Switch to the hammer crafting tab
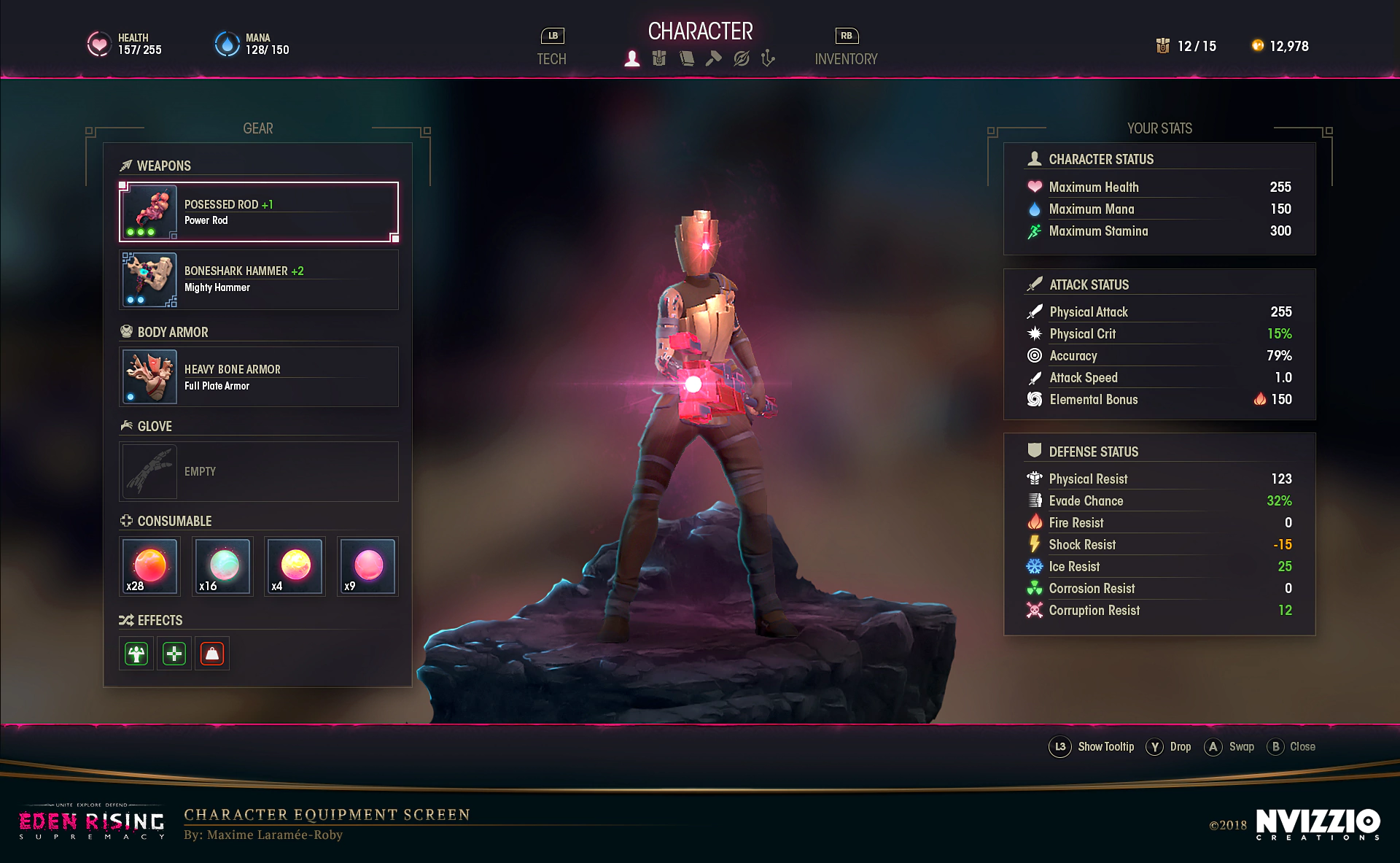 (x=713, y=58)
